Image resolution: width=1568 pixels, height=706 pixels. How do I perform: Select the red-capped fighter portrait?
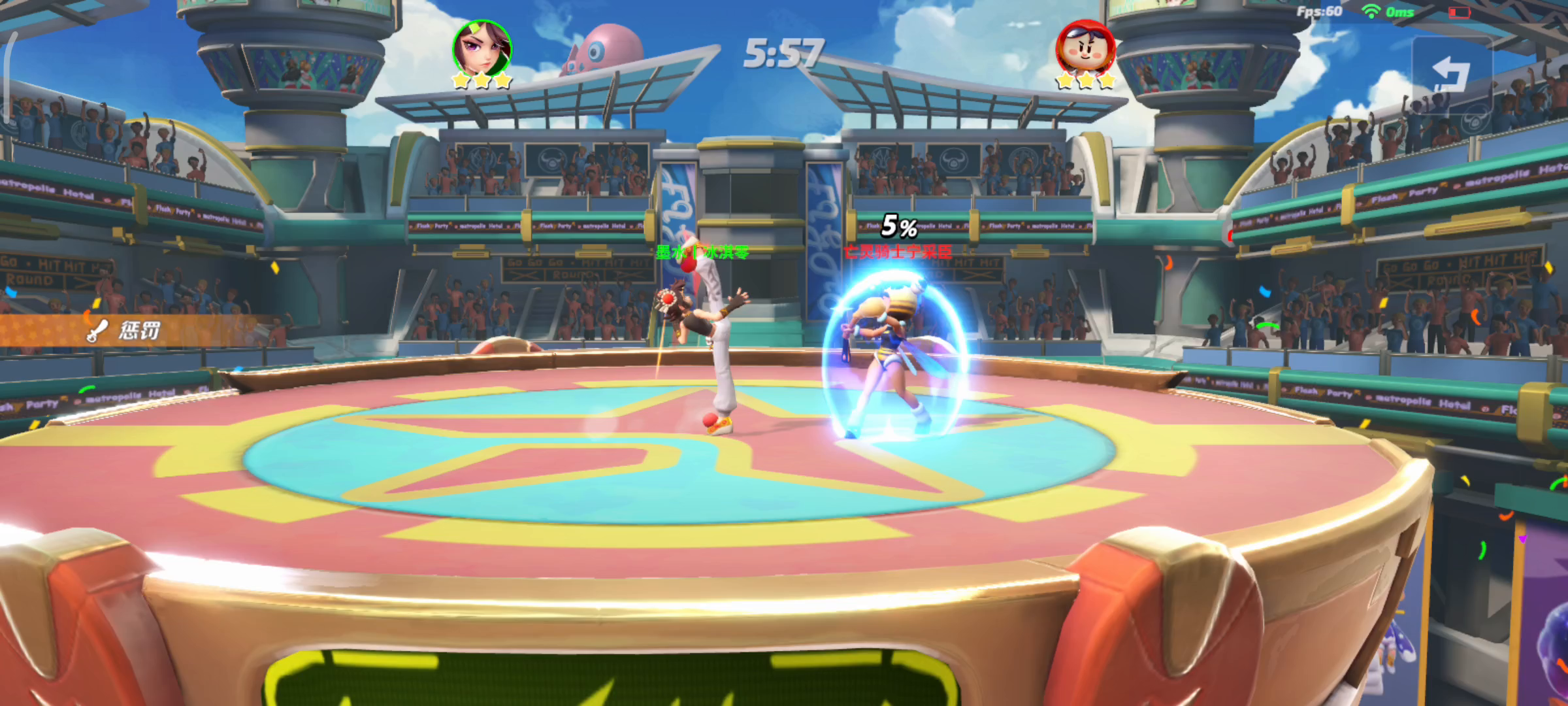[x=1085, y=49]
